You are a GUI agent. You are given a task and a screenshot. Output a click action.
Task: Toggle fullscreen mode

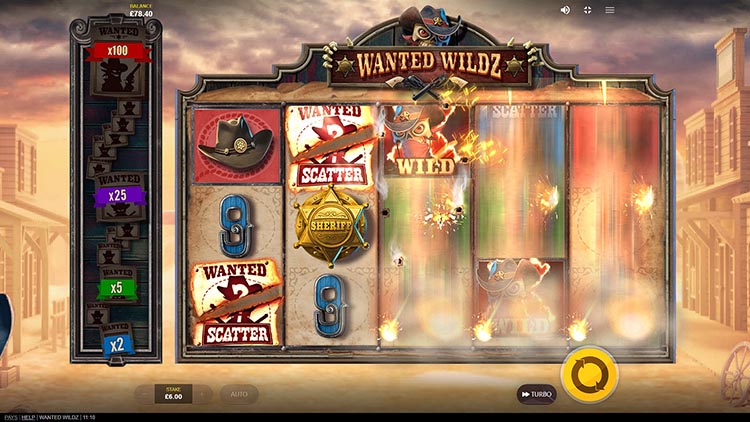pos(587,10)
